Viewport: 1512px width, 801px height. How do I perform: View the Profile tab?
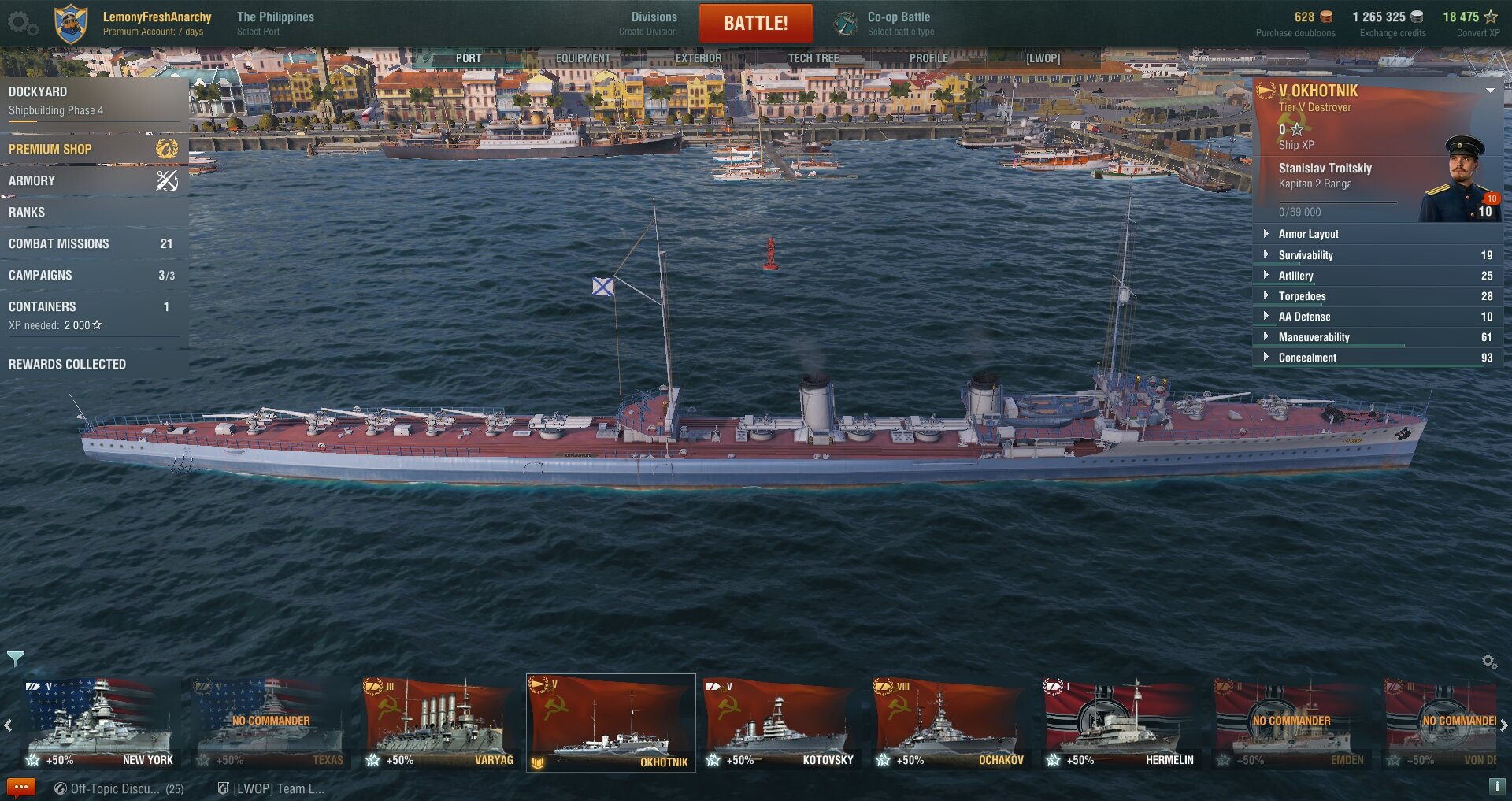coord(928,58)
